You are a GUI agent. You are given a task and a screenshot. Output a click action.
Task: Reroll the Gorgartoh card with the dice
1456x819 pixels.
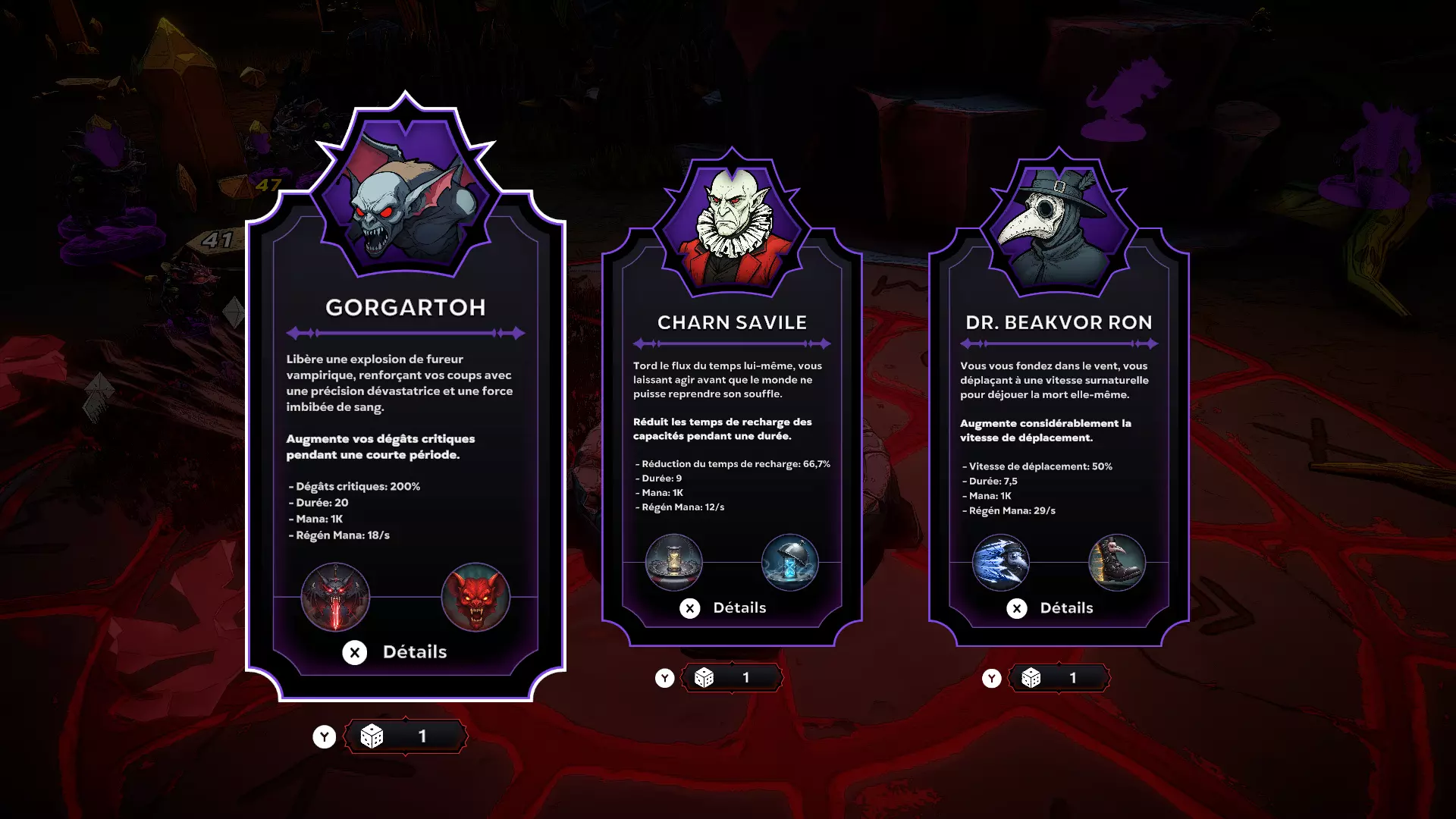pos(405,736)
